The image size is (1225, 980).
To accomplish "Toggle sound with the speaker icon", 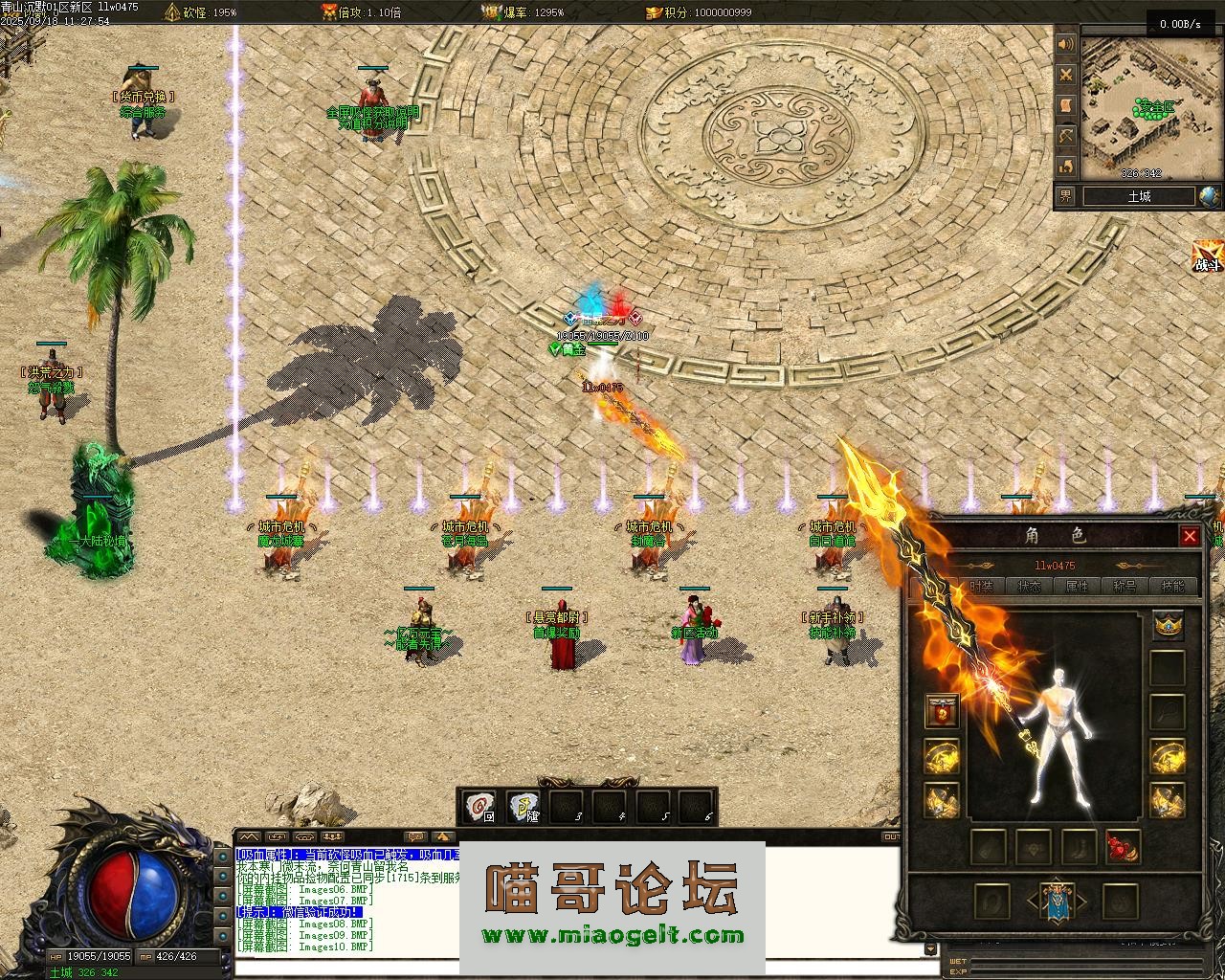I will click(1066, 45).
